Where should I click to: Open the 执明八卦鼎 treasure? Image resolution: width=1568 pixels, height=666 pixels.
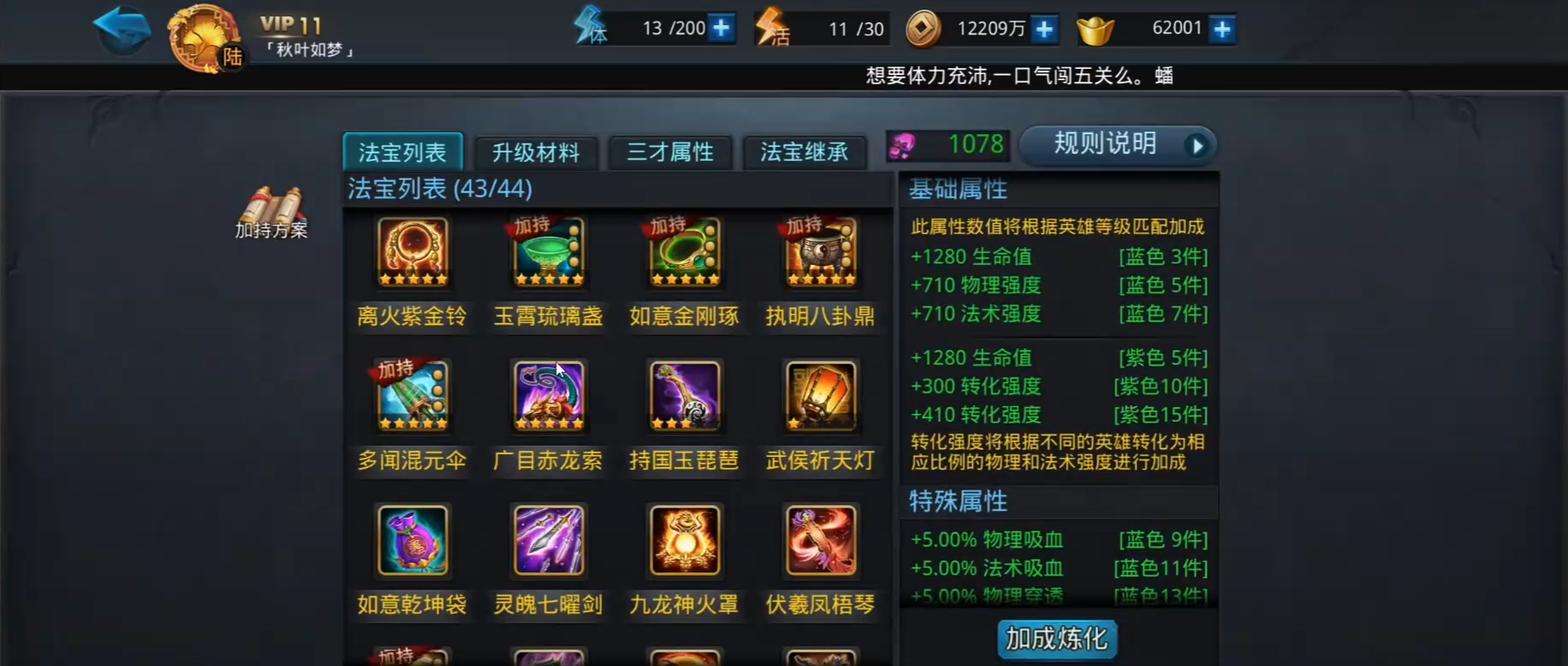click(818, 251)
